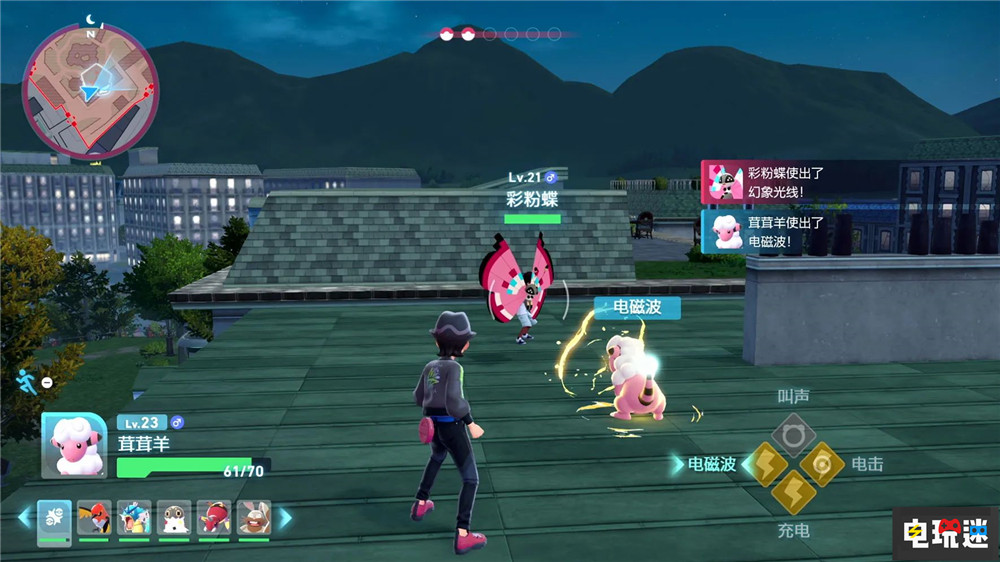Click the party bar's left arrow
Viewport: 1000px width, 562px height.
(25, 518)
